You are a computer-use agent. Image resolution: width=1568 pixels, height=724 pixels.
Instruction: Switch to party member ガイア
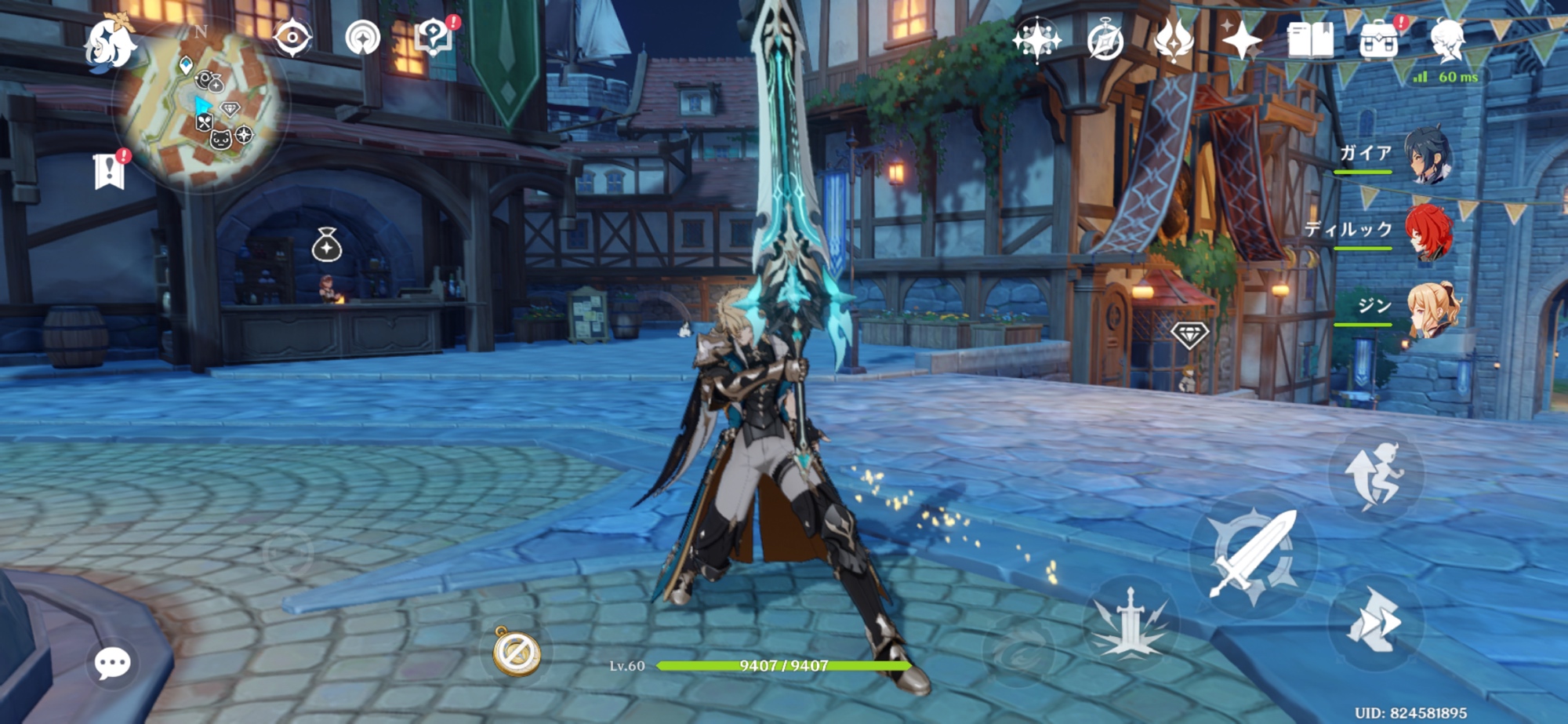click(x=1428, y=155)
